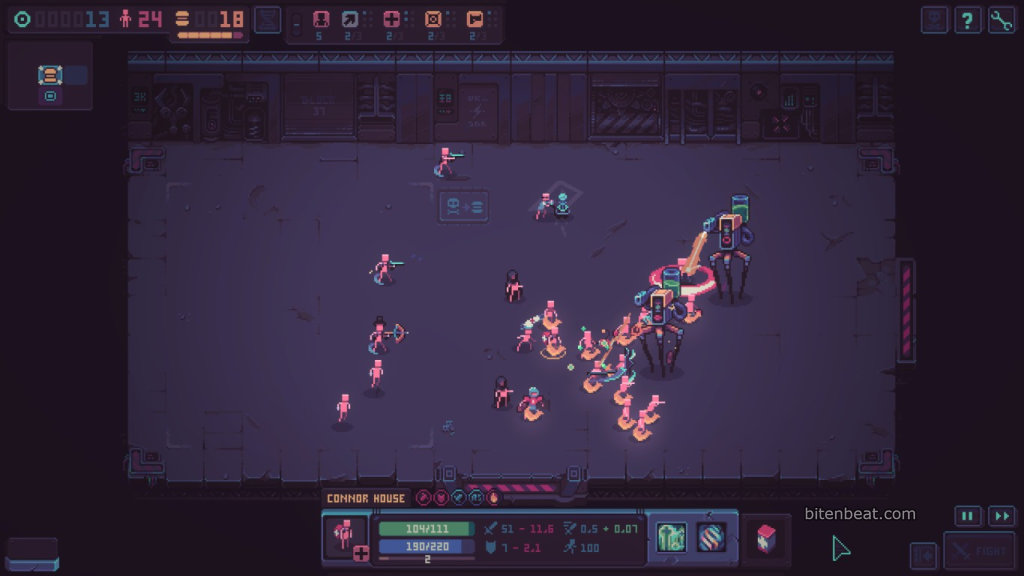1024x576 pixels.
Task: Toggle fast-forward speed
Action: 1001,516
